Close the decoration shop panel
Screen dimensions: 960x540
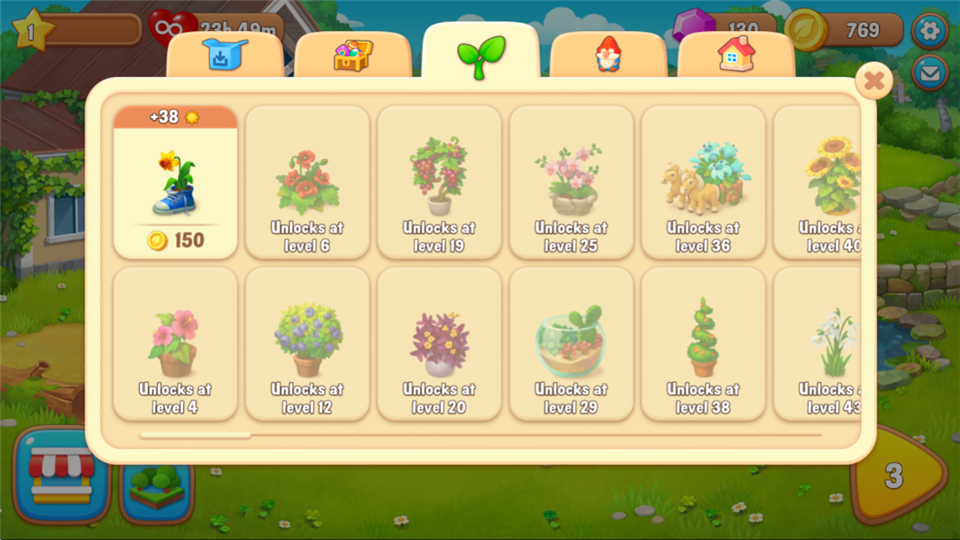874,80
